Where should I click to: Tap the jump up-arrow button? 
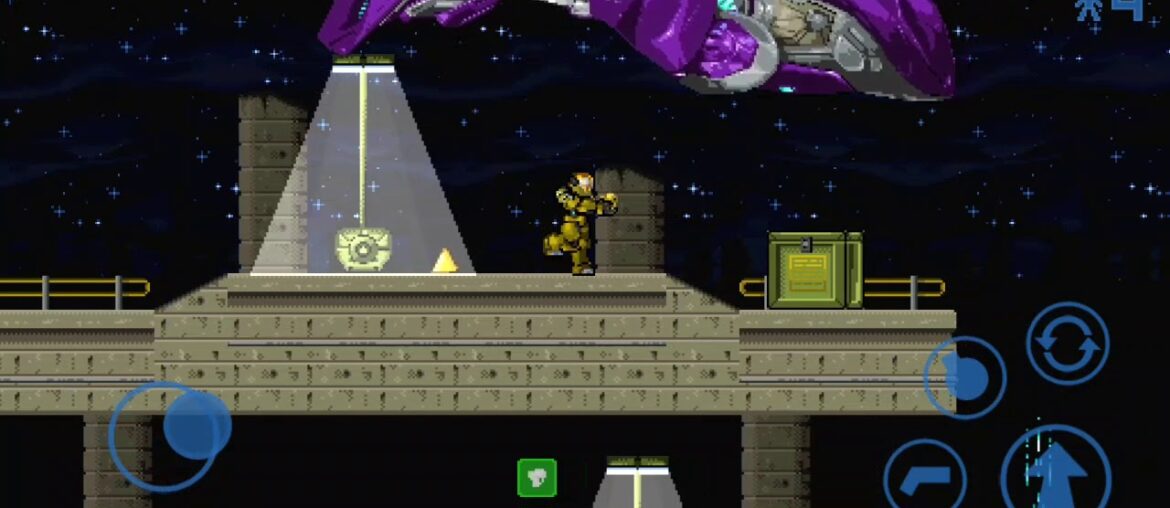[1055, 472]
